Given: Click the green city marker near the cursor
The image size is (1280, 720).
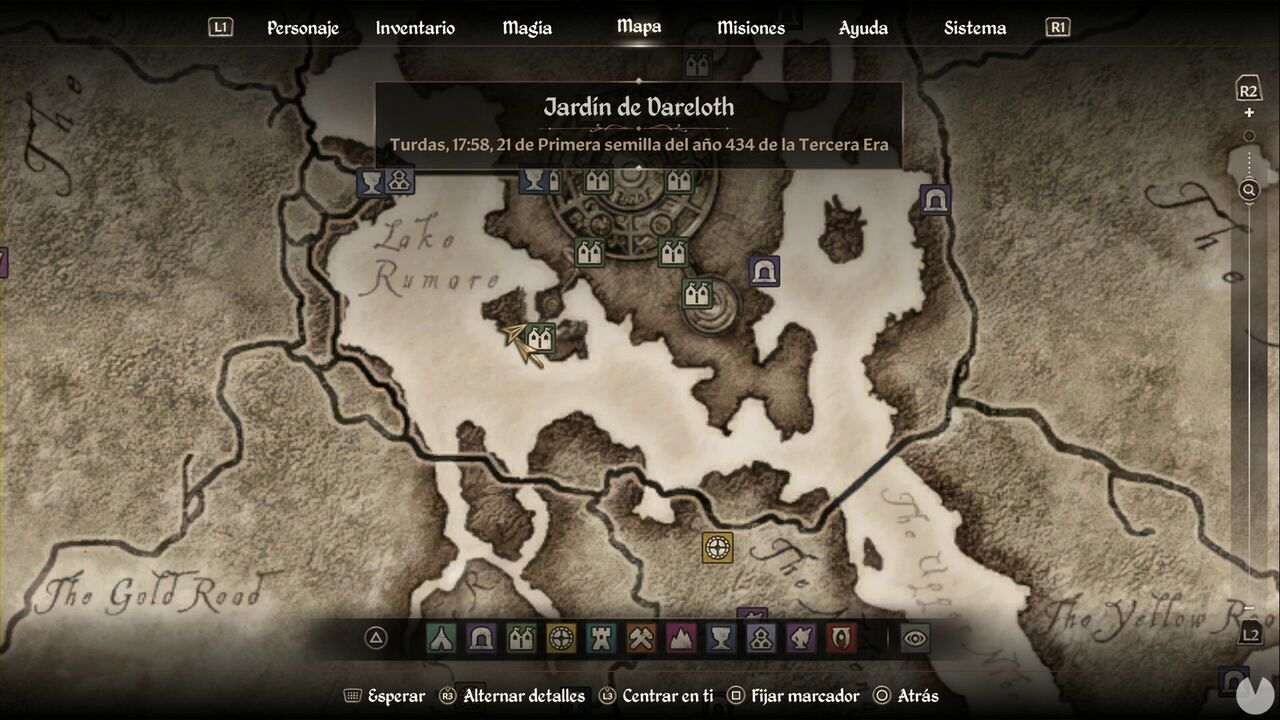Looking at the screenshot, I should (540, 338).
